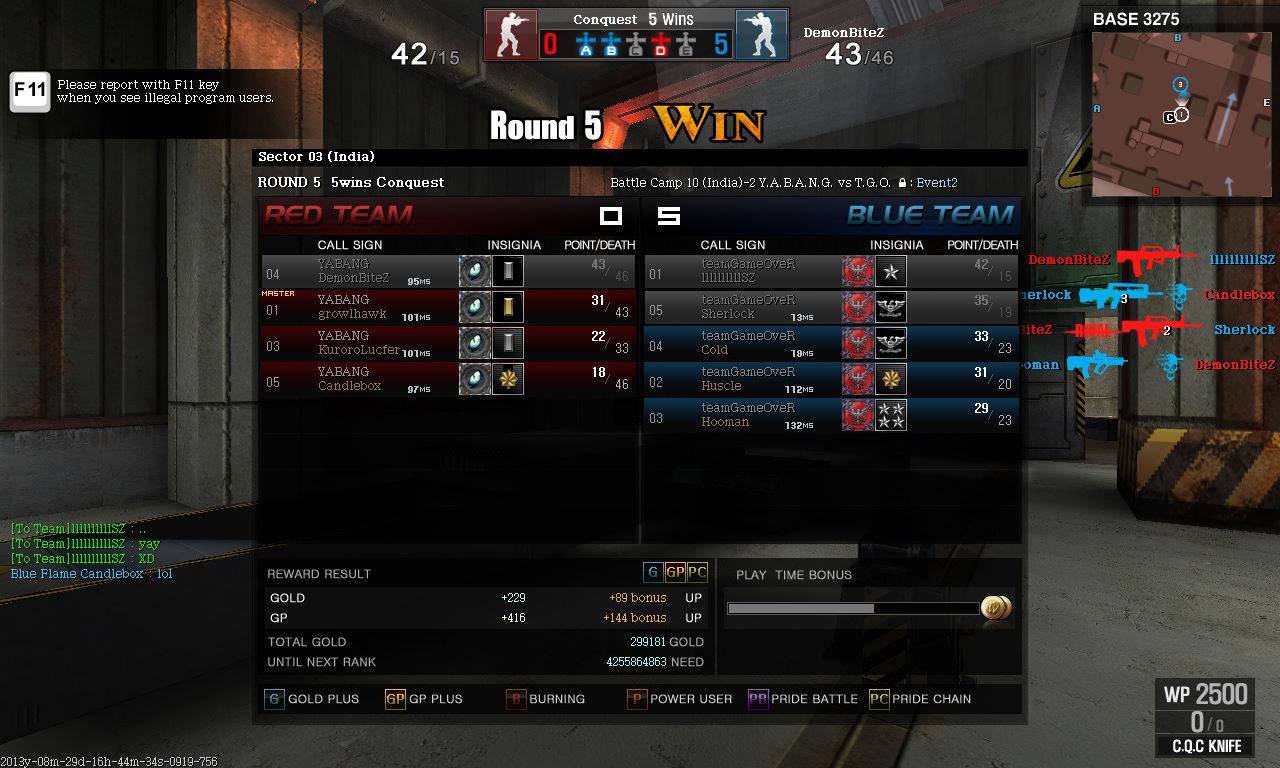1280x768 pixels.
Task: Click the PRIDE BATTLE legend icon
Action: click(x=757, y=699)
